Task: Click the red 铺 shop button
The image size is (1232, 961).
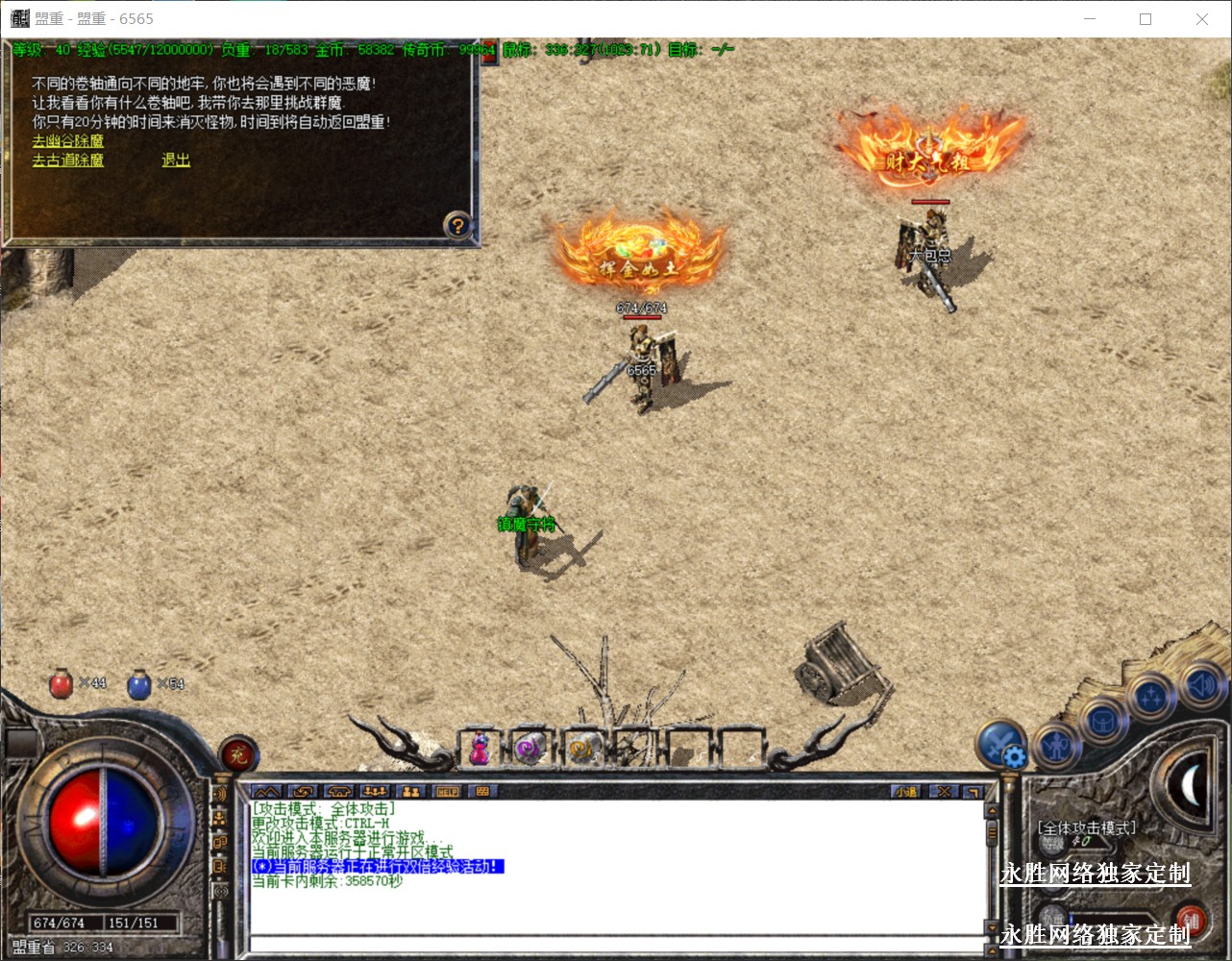Action: [1191, 919]
